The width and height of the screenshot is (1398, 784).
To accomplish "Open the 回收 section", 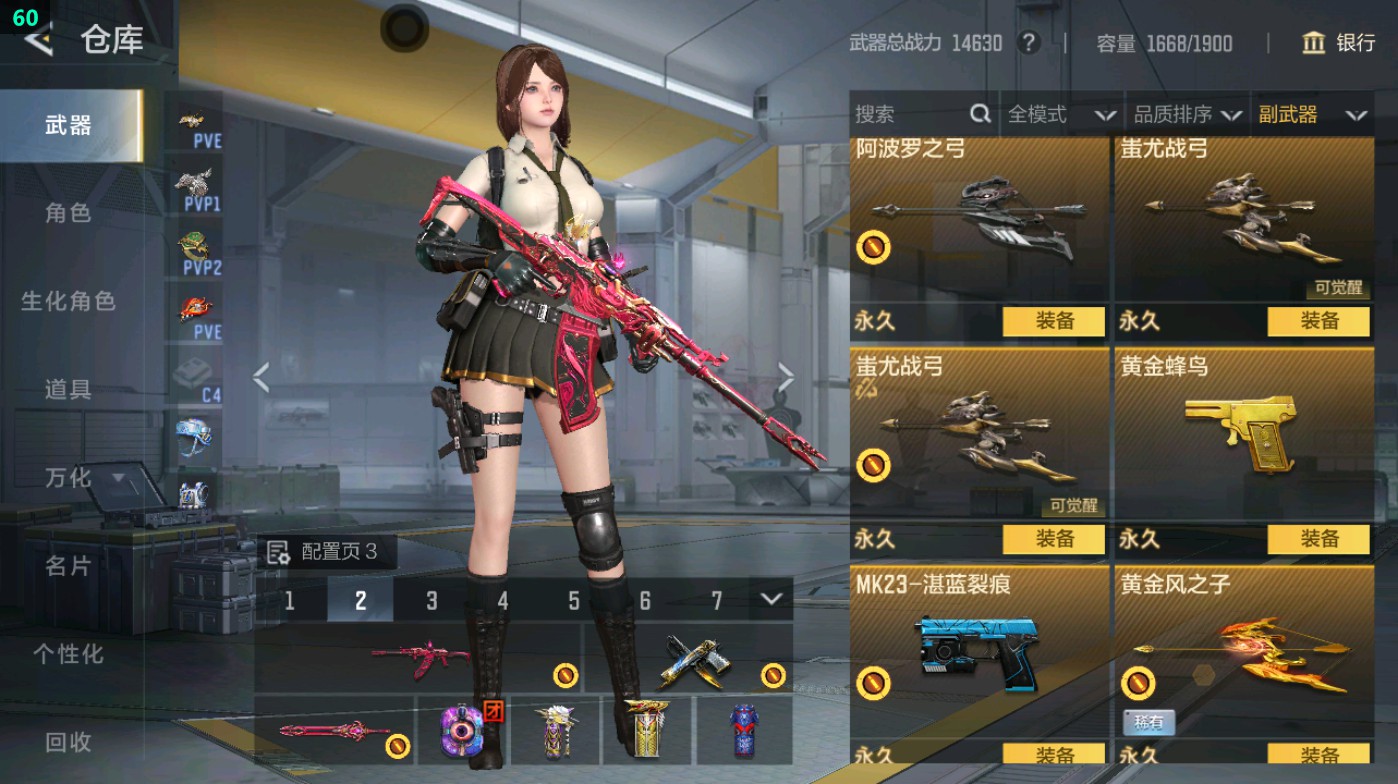I will 68,742.
